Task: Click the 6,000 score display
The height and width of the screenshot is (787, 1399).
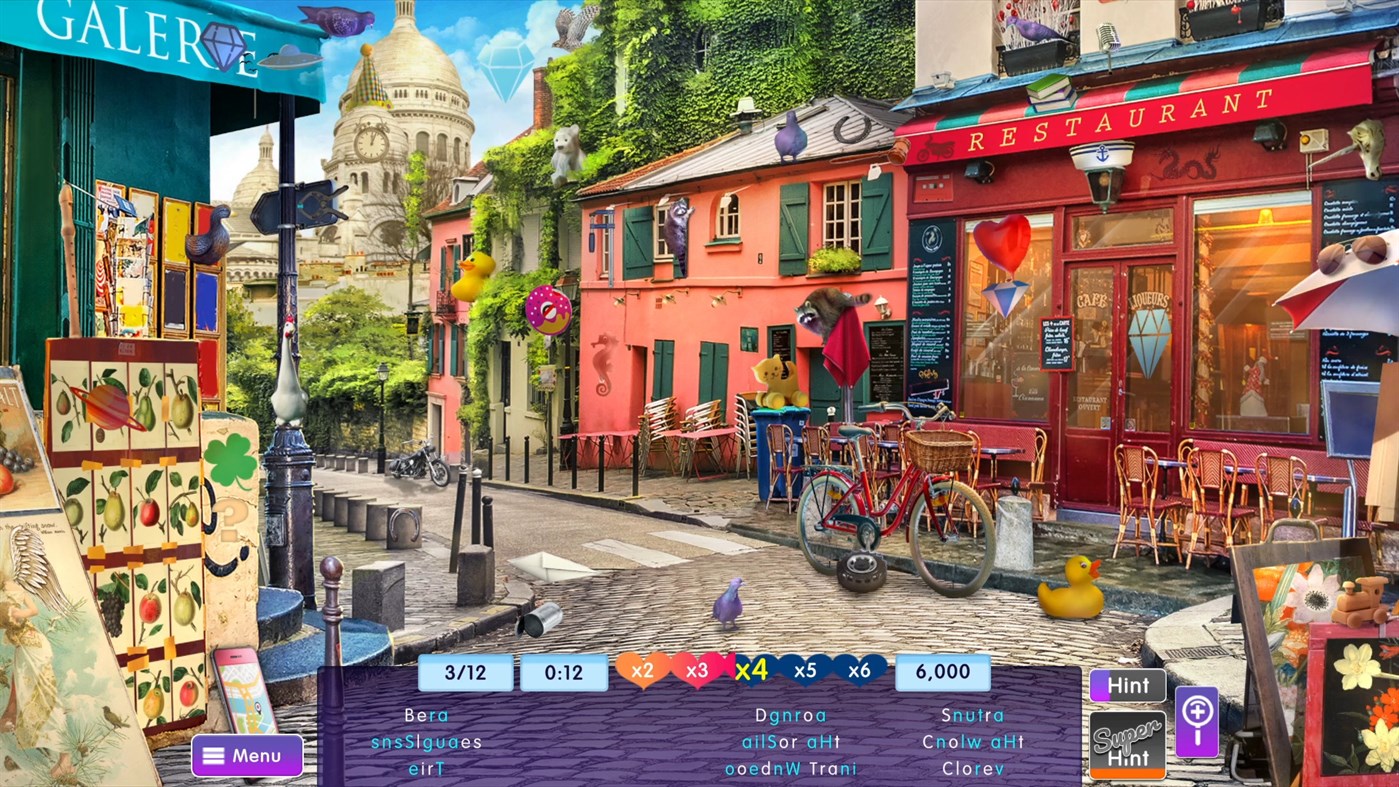Action: (941, 672)
